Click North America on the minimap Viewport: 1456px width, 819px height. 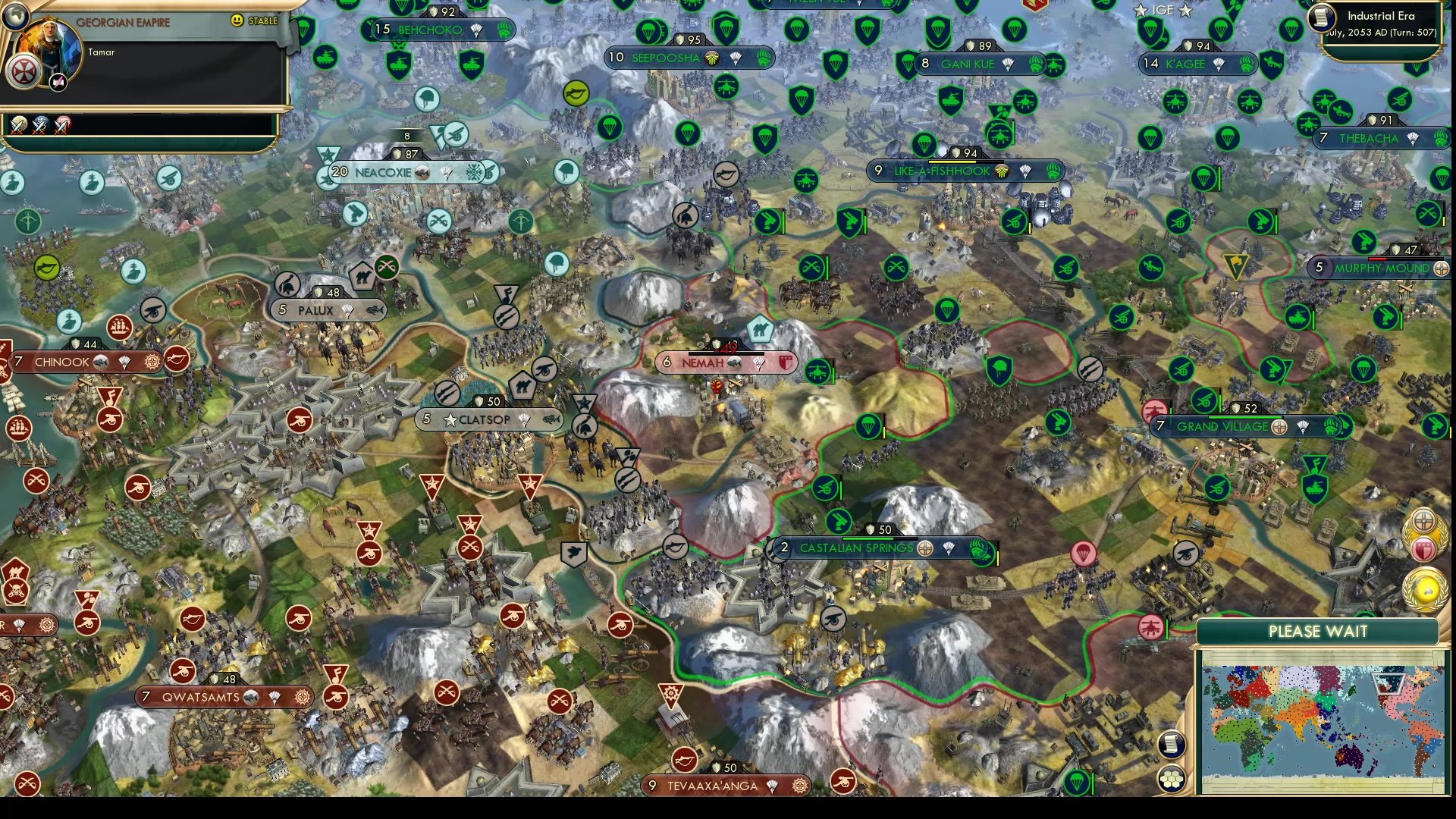[x=1409, y=694]
